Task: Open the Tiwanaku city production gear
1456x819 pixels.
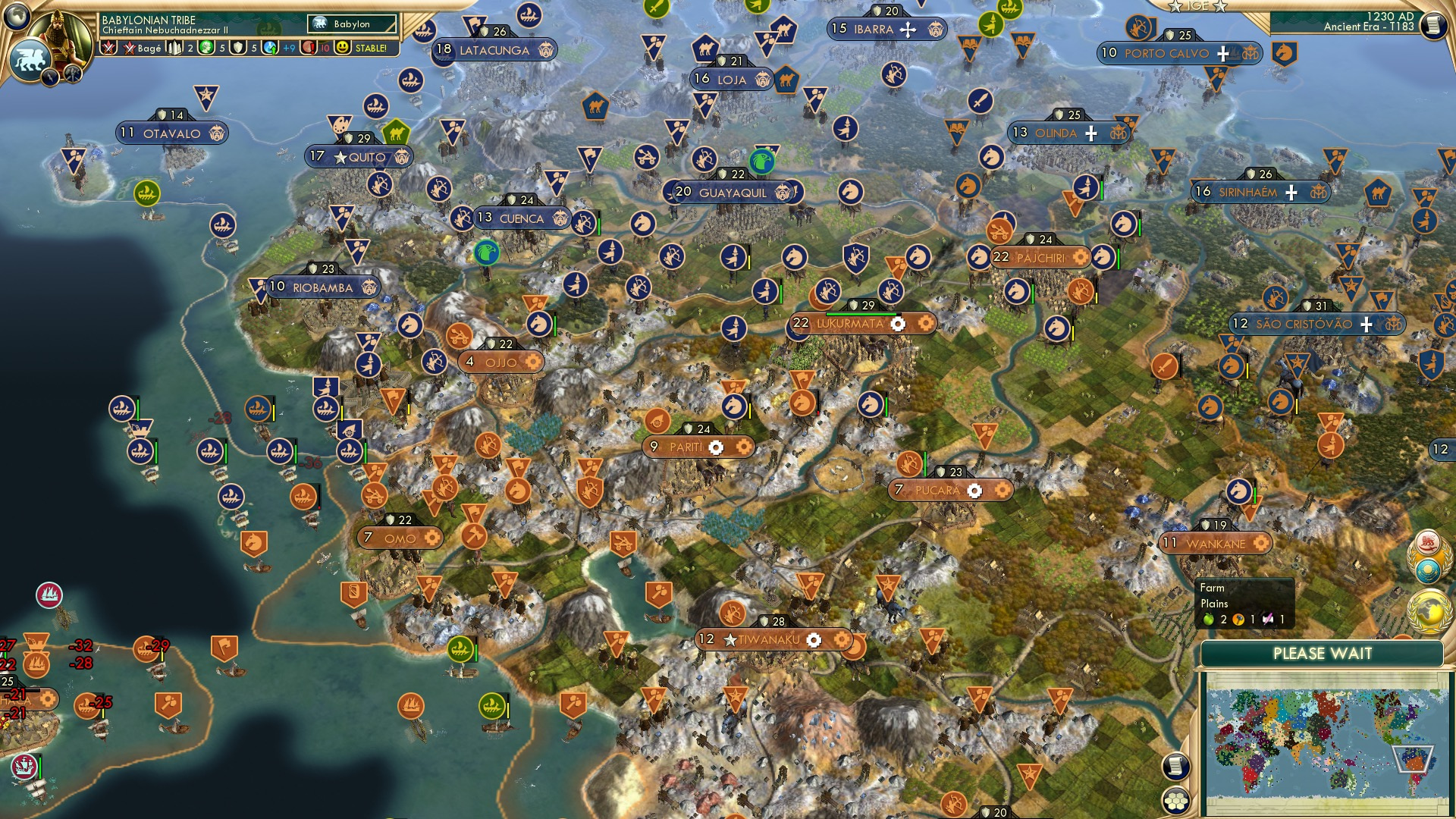Action: click(x=815, y=639)
